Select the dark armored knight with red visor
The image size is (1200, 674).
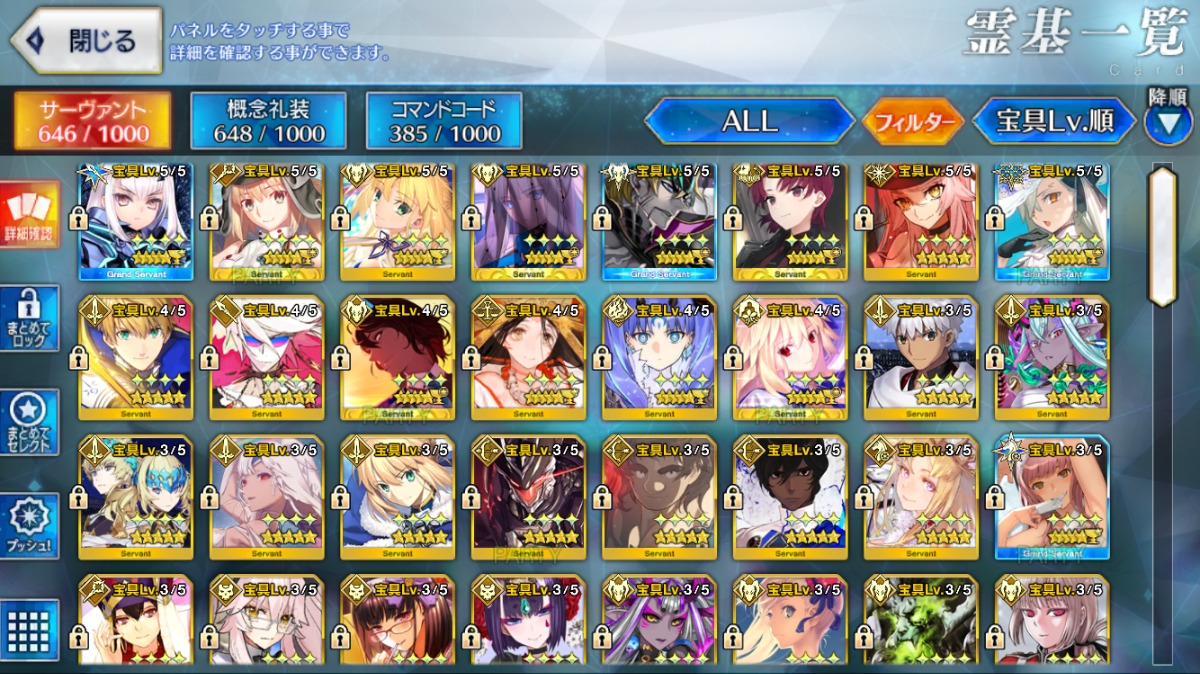[528, 497]
